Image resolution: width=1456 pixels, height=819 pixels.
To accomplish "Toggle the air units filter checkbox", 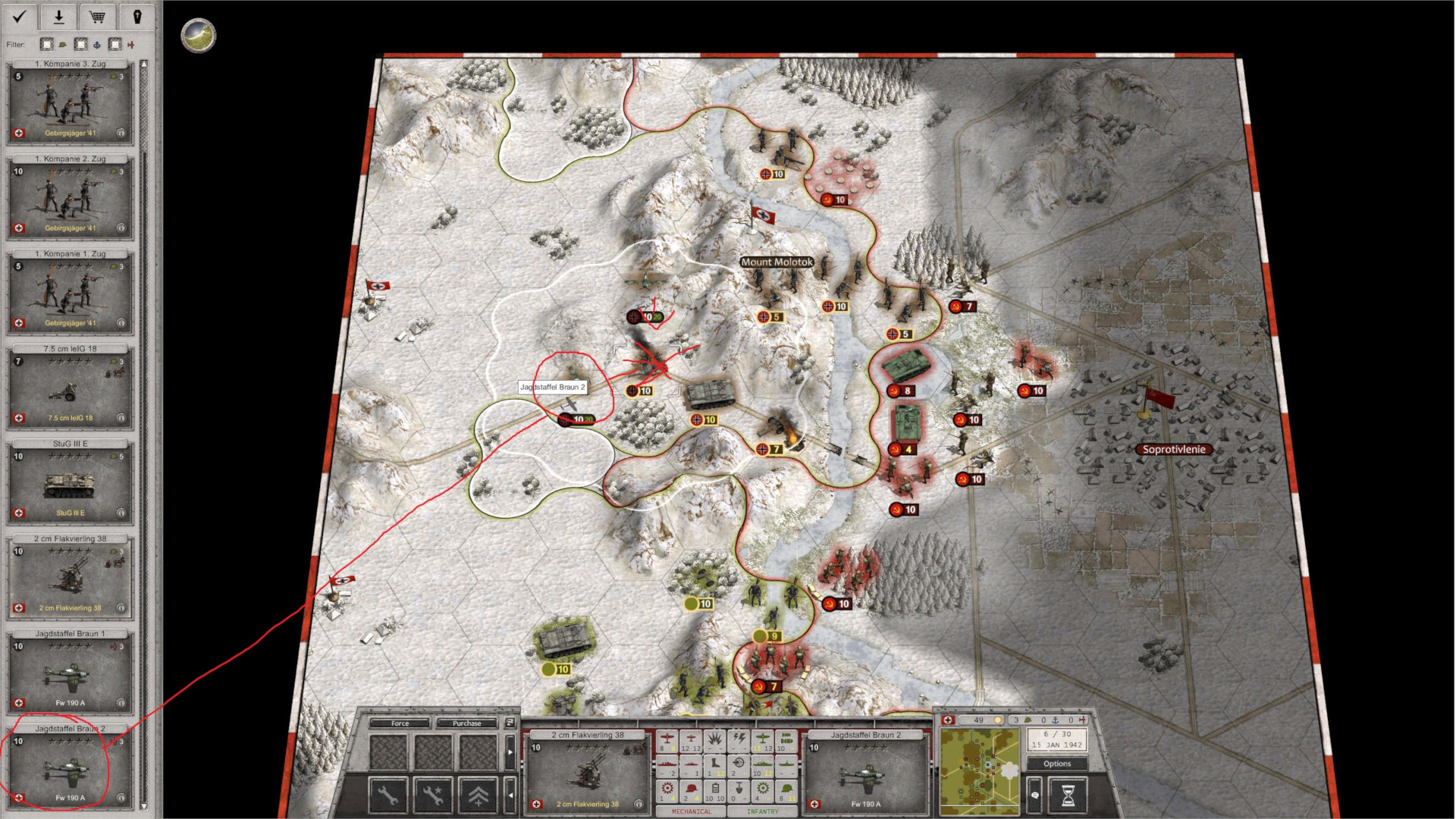I will (115, 45).
